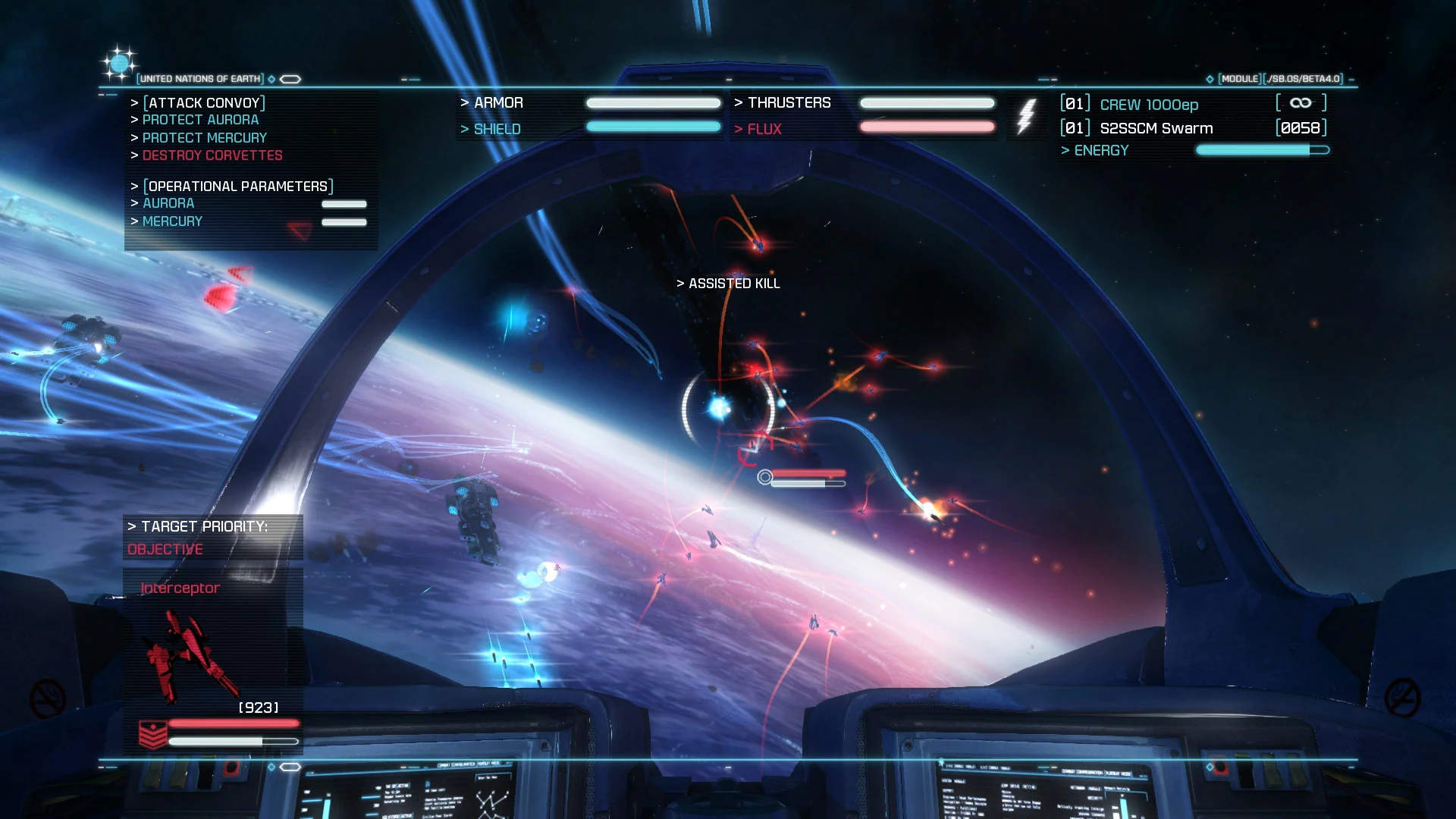Expand the ATTACK CONVOY objective group
The width and height of the screenshot is (1456, 819).
(202, 102)
